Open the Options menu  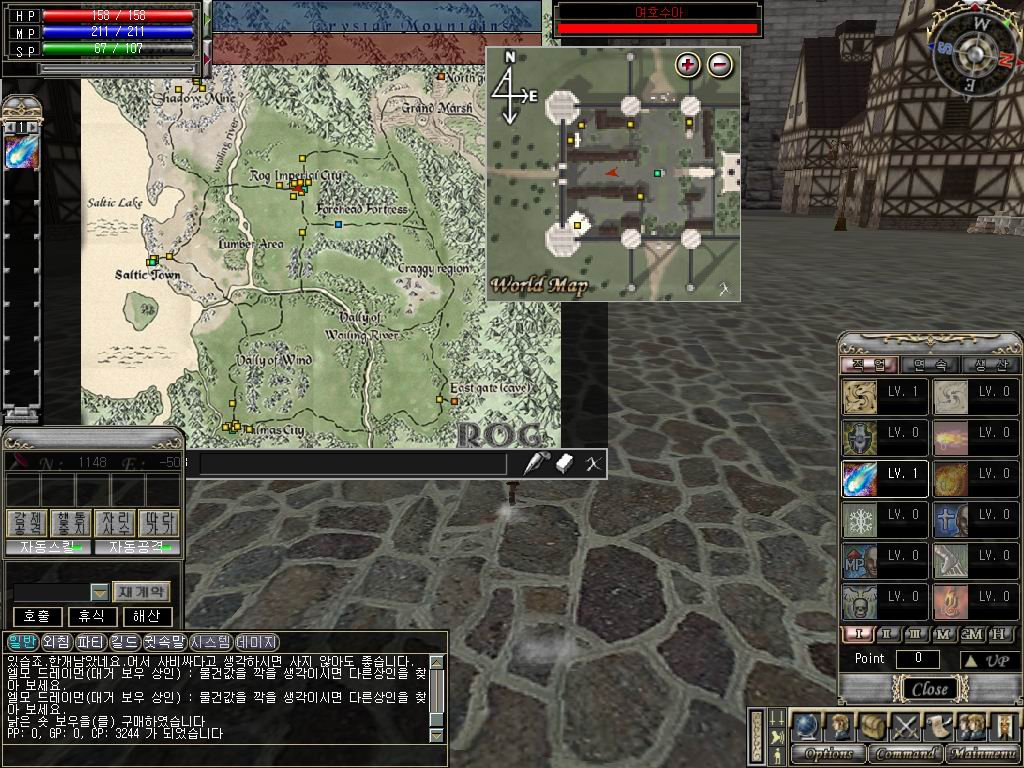(x=829, y=753)
